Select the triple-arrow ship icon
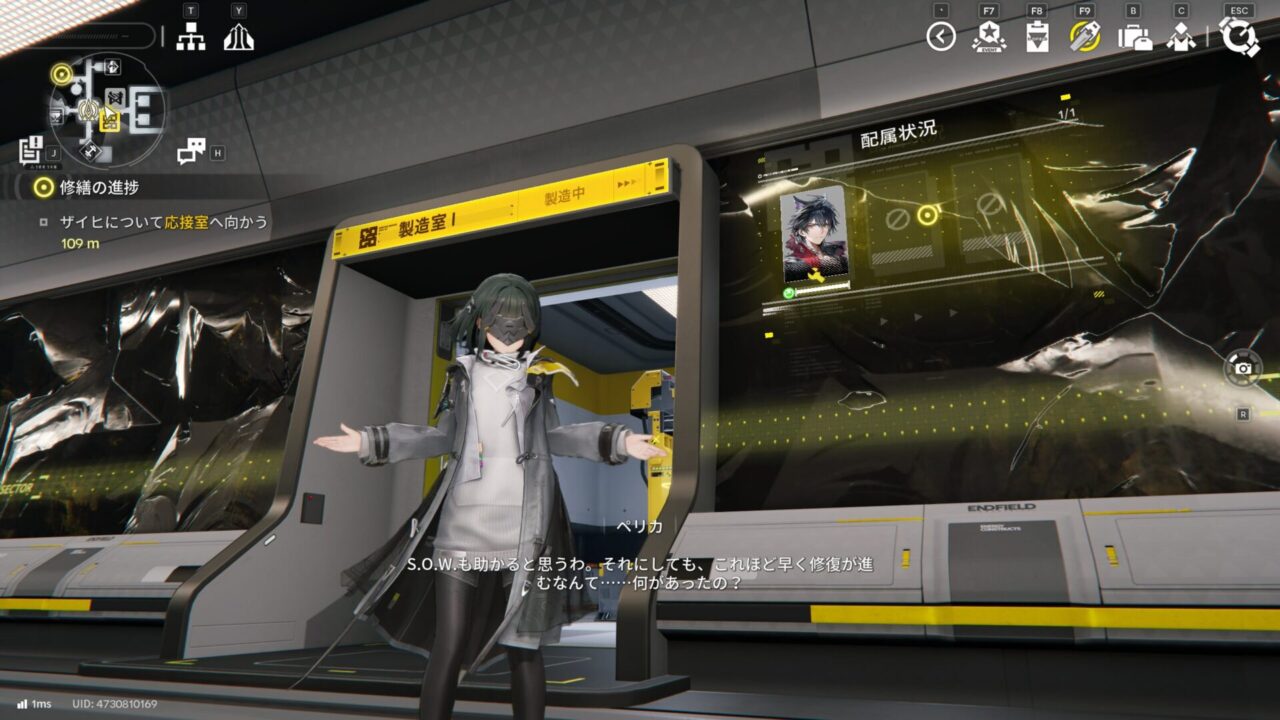The width and height of the screenshot is (1280, 720). click(x=238, y=37)
